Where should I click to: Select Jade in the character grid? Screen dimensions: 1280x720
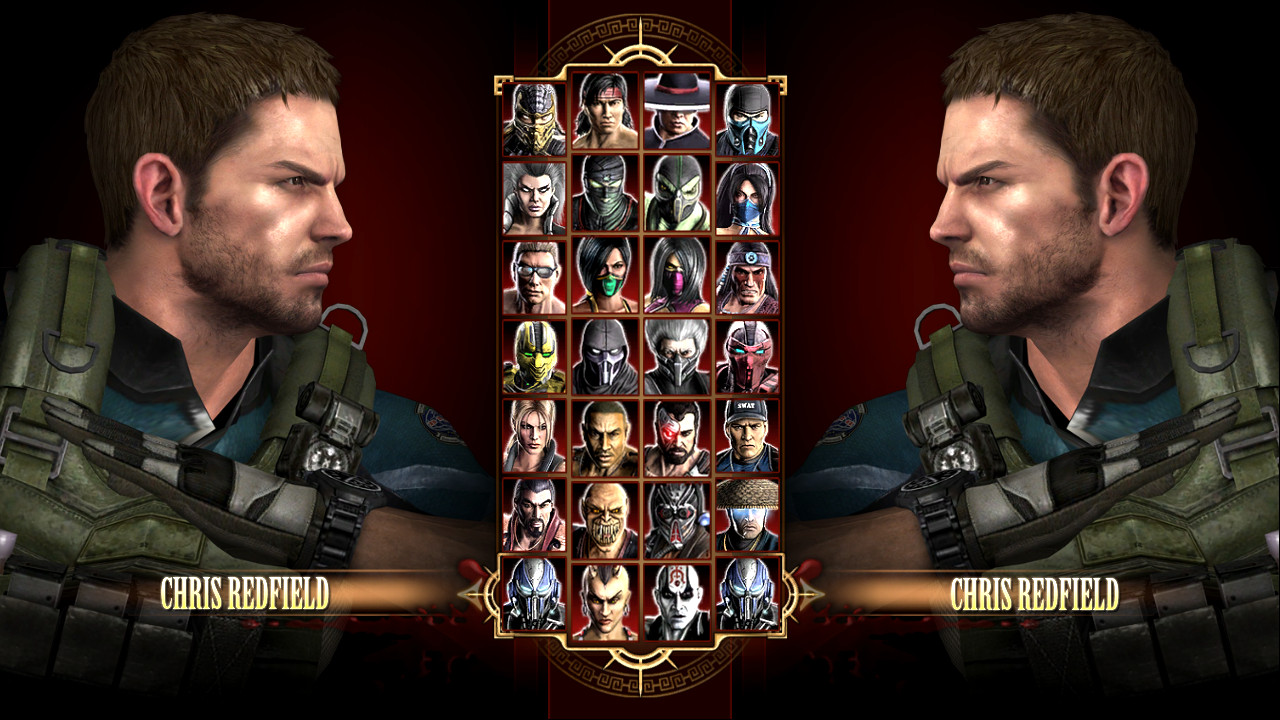604,272
